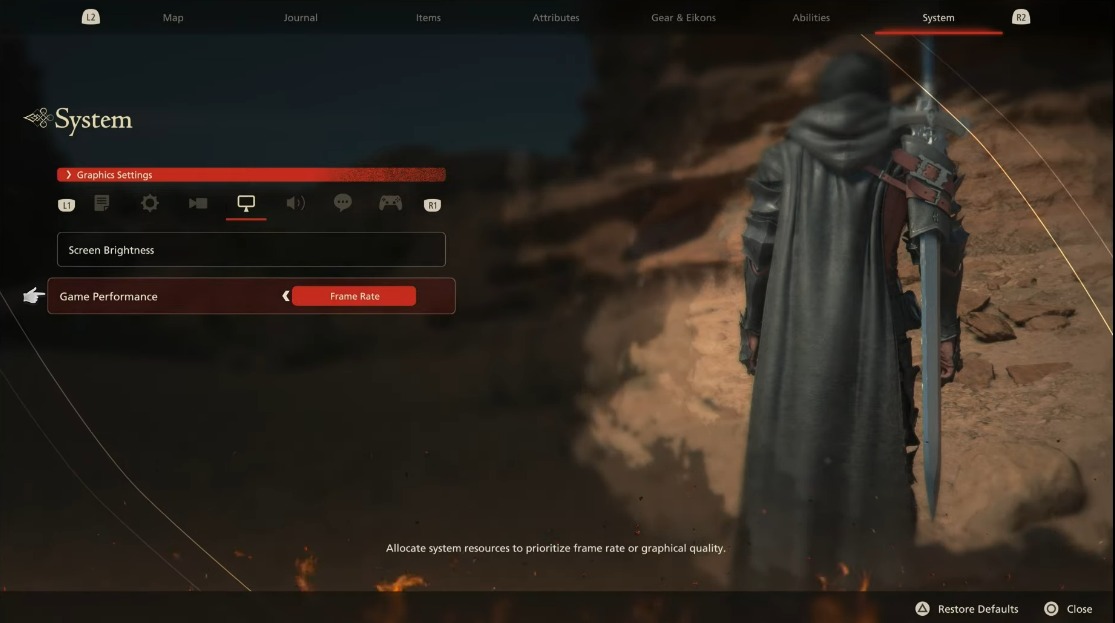Open the speech bubble language settings
This screenshot has width=1115, height=623.
[343, 203]
